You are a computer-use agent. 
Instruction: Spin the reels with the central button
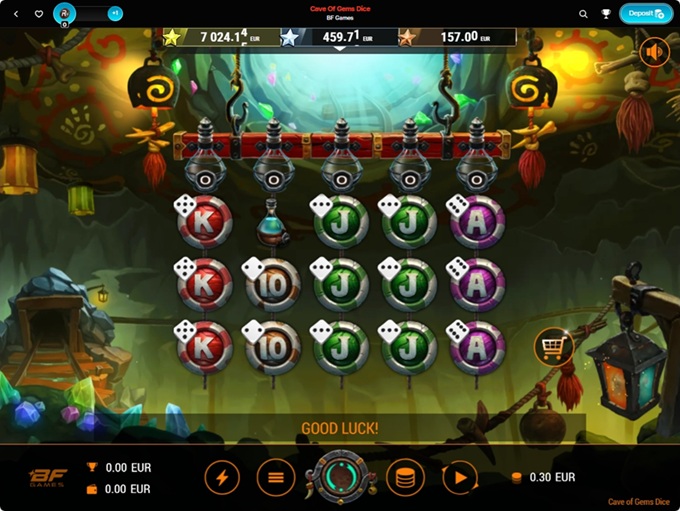pyautogui.click(x=341, y=478)
